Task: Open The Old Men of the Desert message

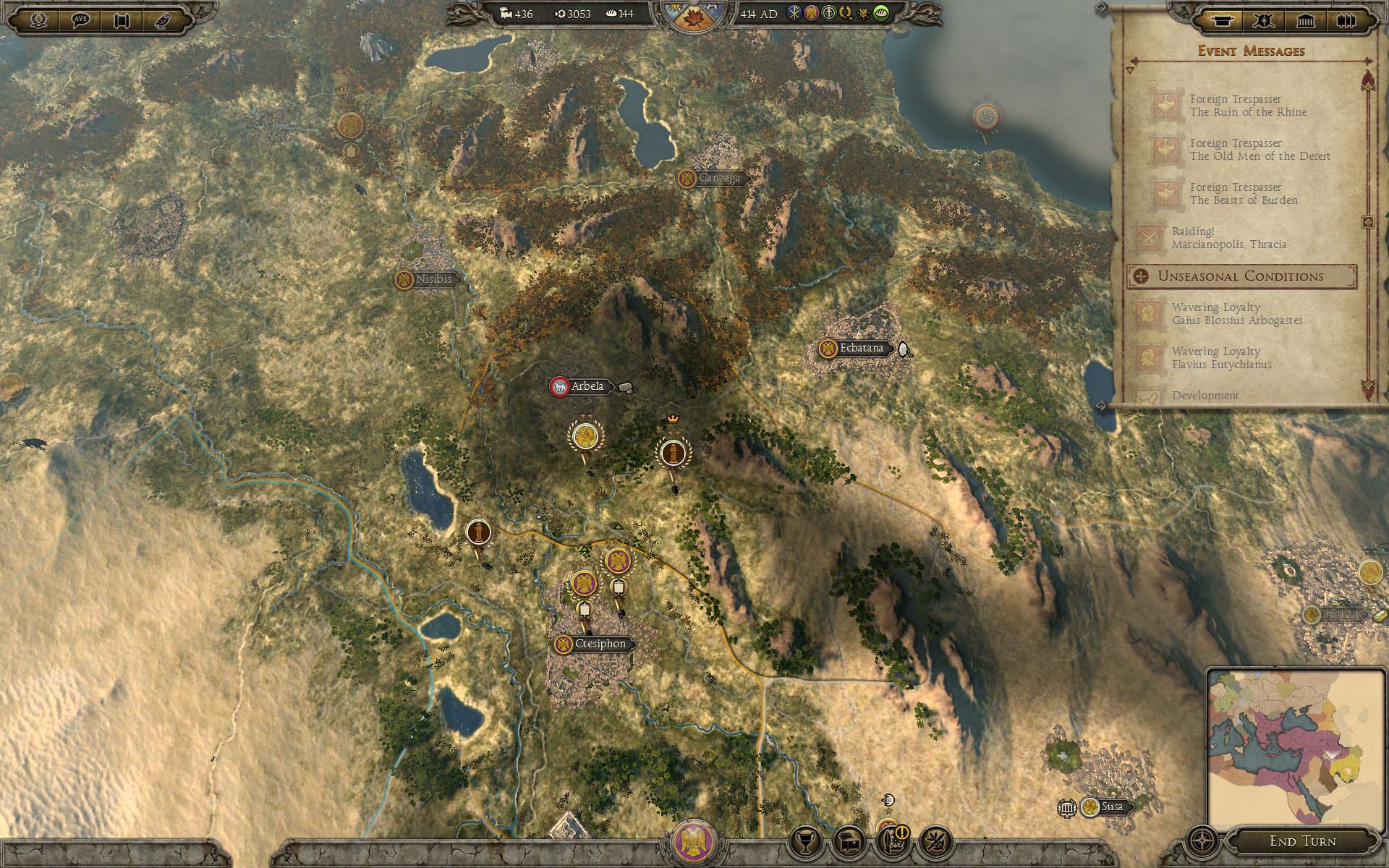Action: [1260, 150]
